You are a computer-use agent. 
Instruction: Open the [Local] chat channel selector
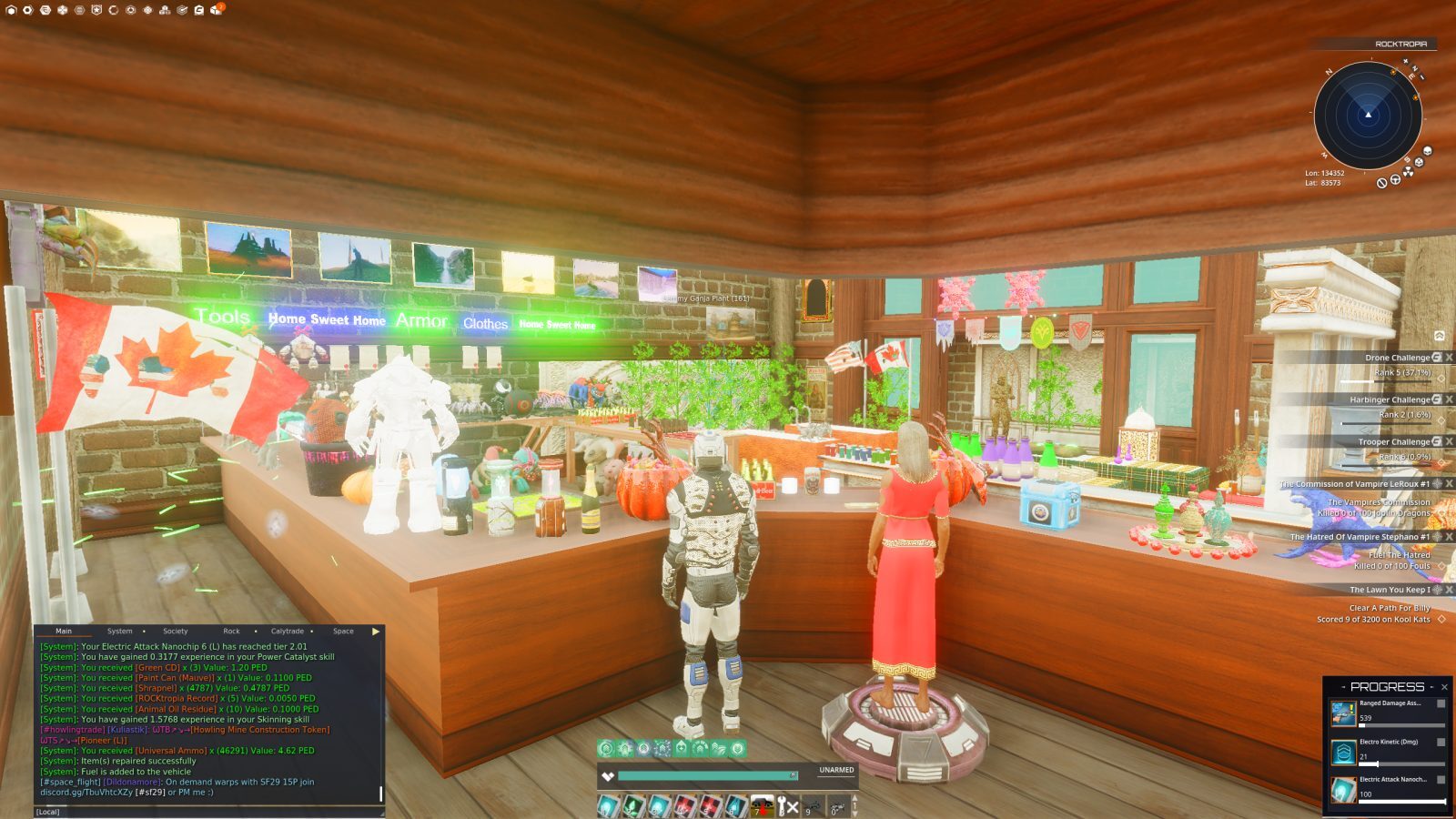click(47, 812)
